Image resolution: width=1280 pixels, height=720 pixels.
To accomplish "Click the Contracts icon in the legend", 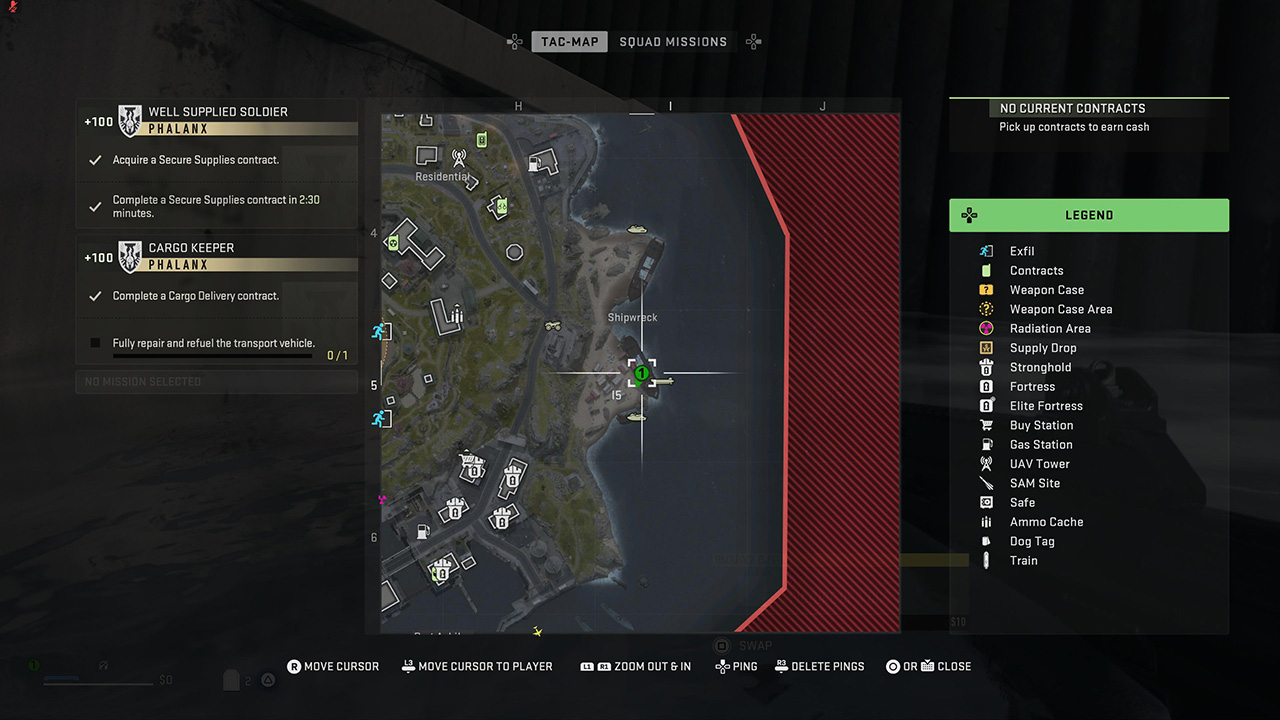I will pyautogui.click(x=986, y=270).
